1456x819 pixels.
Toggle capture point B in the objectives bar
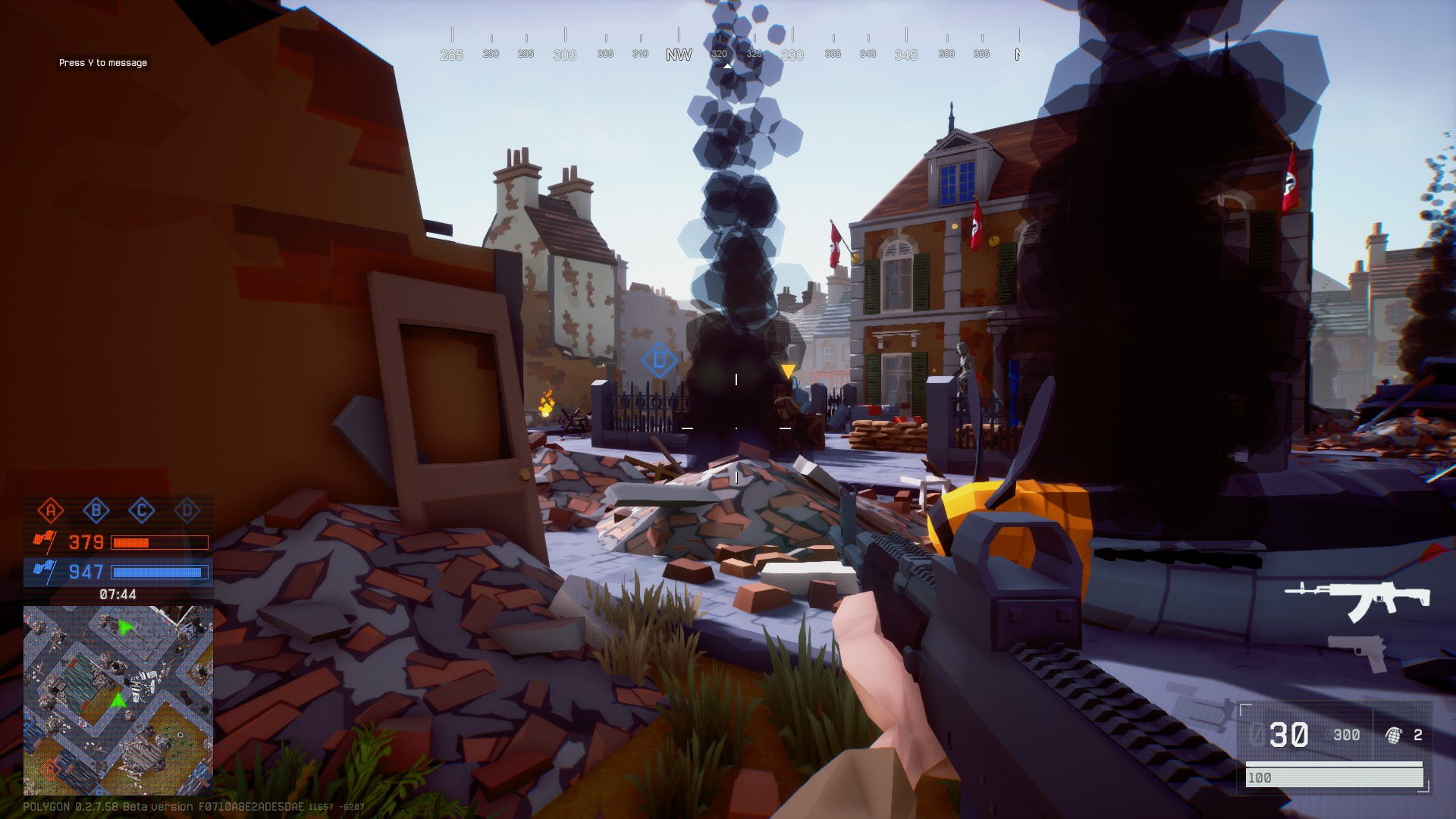pyautogui.click(x=95, y=510)
